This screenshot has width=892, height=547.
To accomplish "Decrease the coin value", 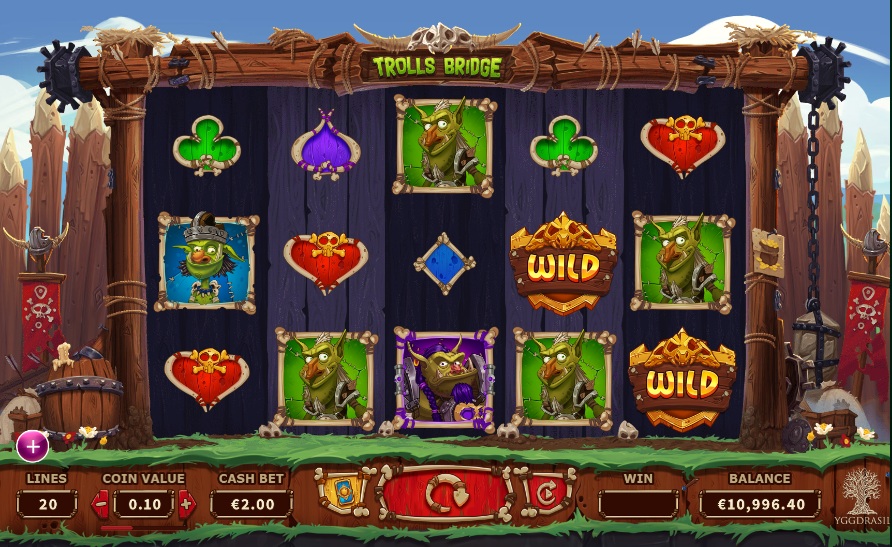I will coord(100,504).
